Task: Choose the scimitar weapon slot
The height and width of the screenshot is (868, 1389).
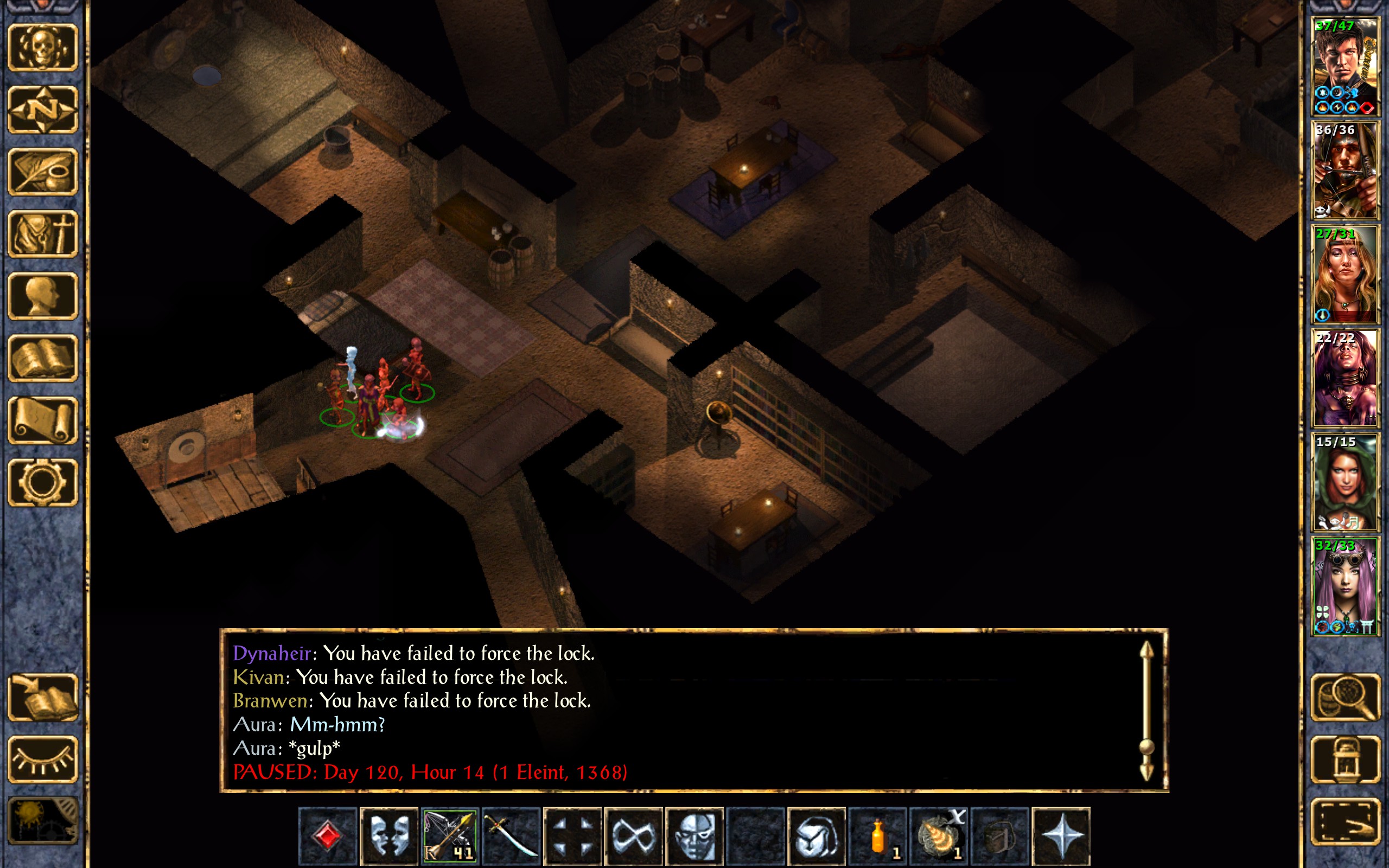Action: click(511, 836)
